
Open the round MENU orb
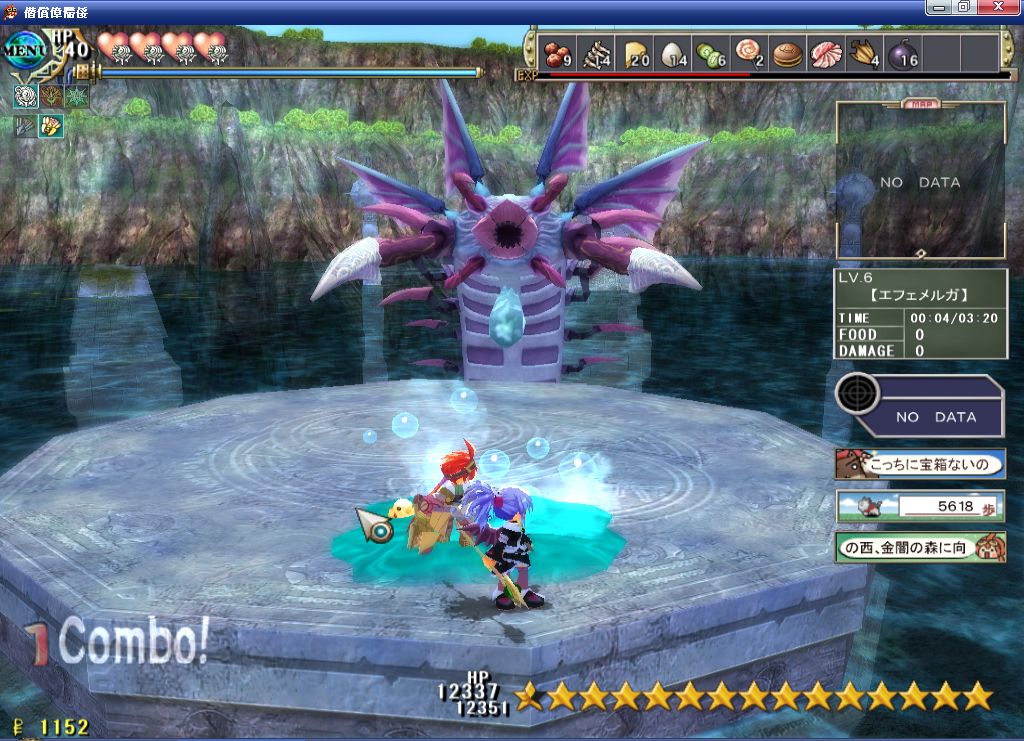click(23, 50)
